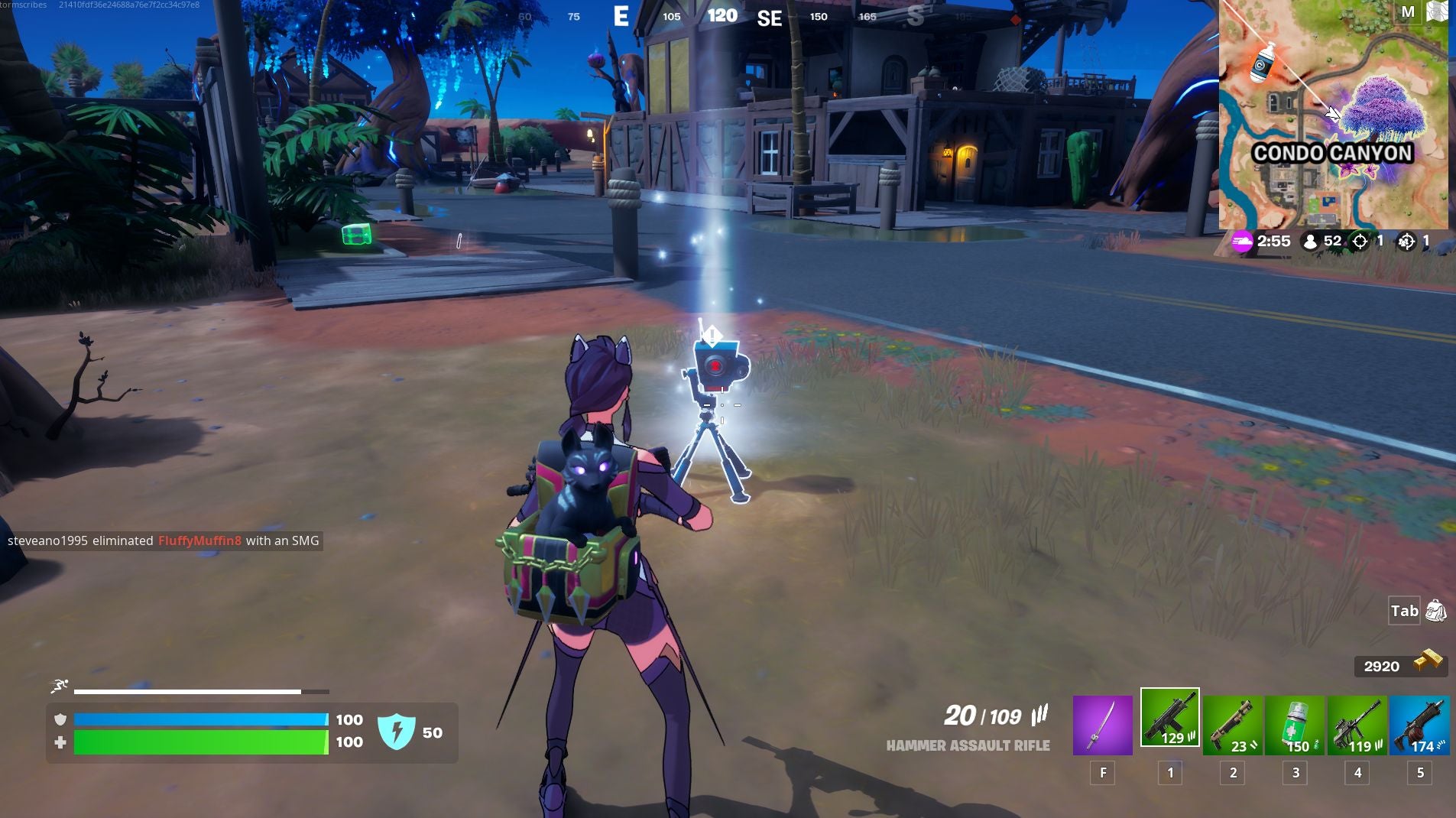Click the CONDO CANYON location label
The width and height of the screenshot is (1456, 818).
click(x=1333, y=153)
